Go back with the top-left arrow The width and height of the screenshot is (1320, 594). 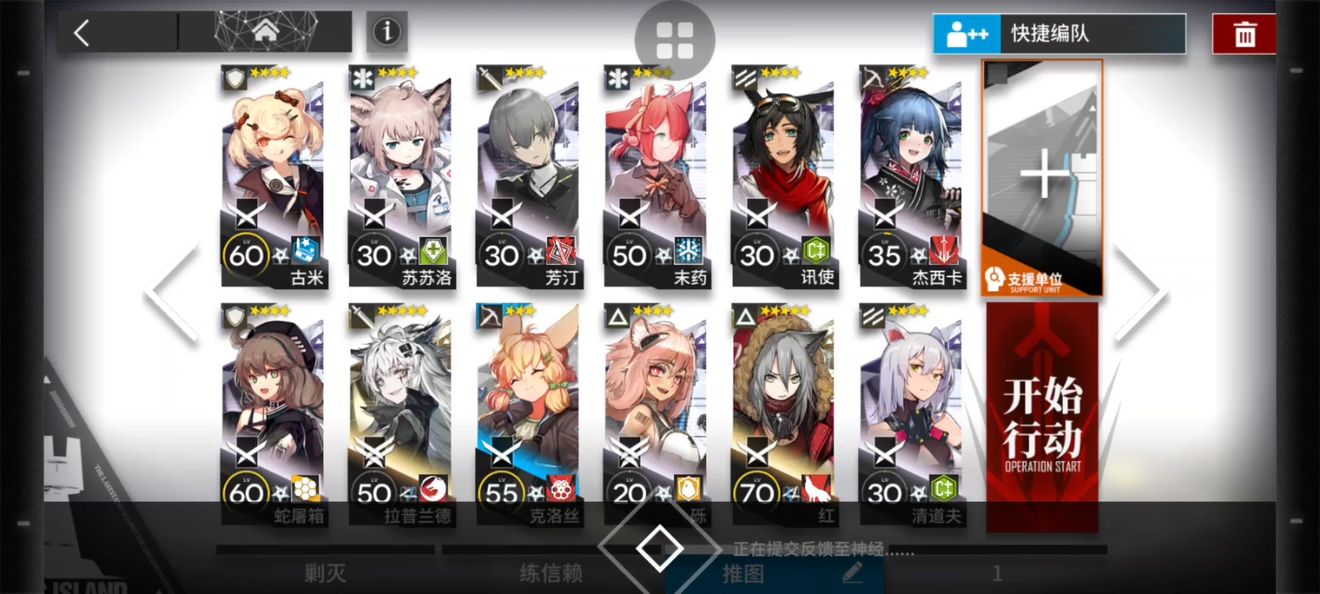83,33
